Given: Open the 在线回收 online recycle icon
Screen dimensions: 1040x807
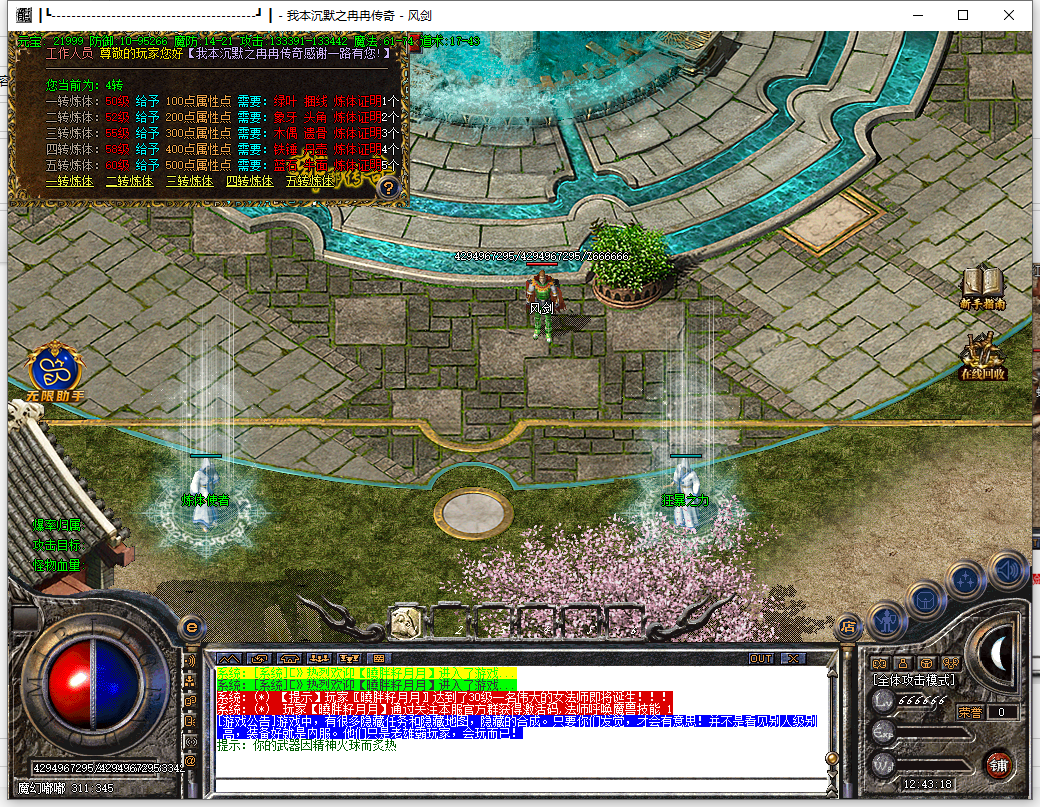Looking at the screenshot, I should (982, 357).
